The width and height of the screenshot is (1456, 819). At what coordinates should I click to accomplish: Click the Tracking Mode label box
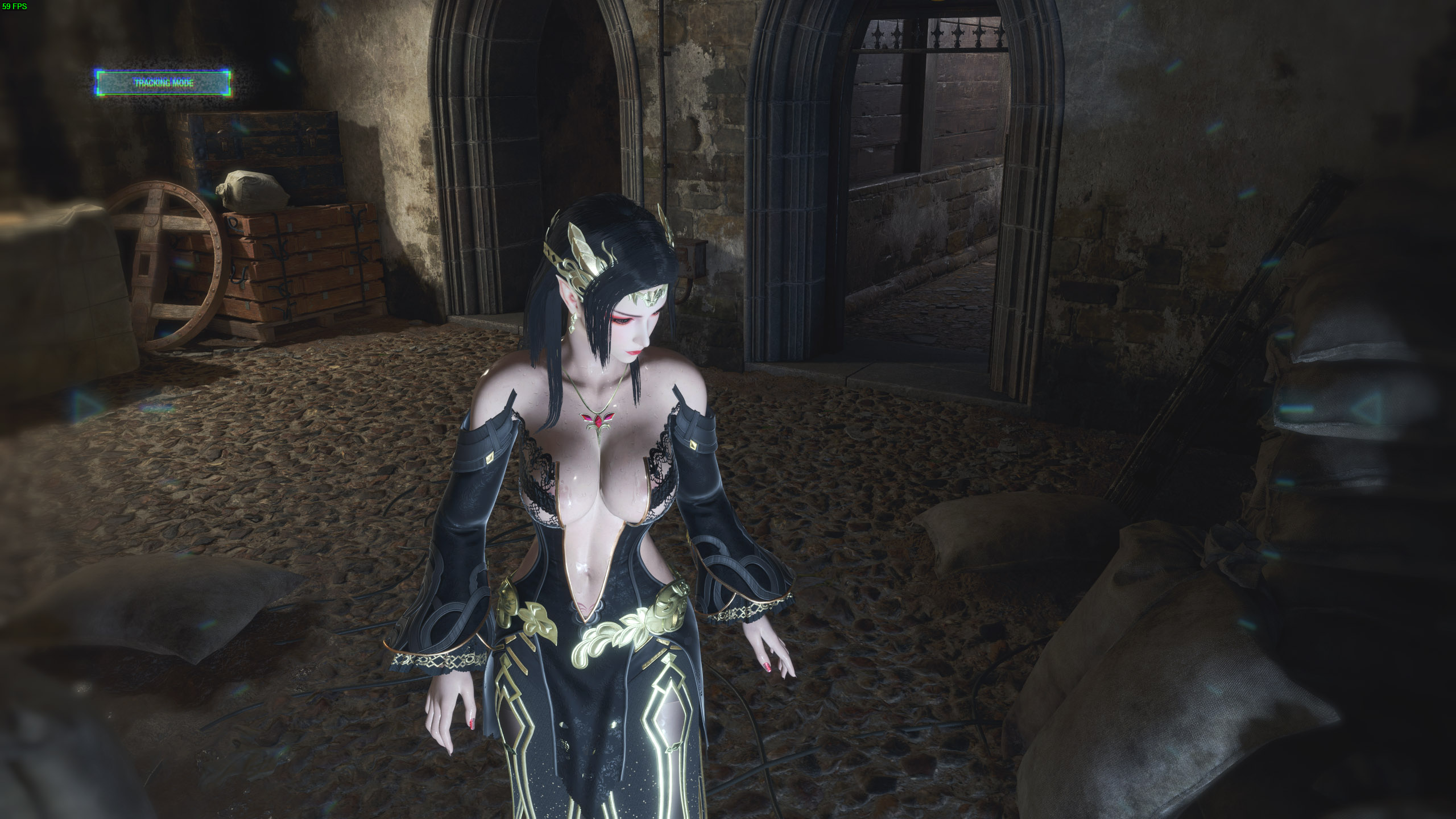tap(163, 83)
